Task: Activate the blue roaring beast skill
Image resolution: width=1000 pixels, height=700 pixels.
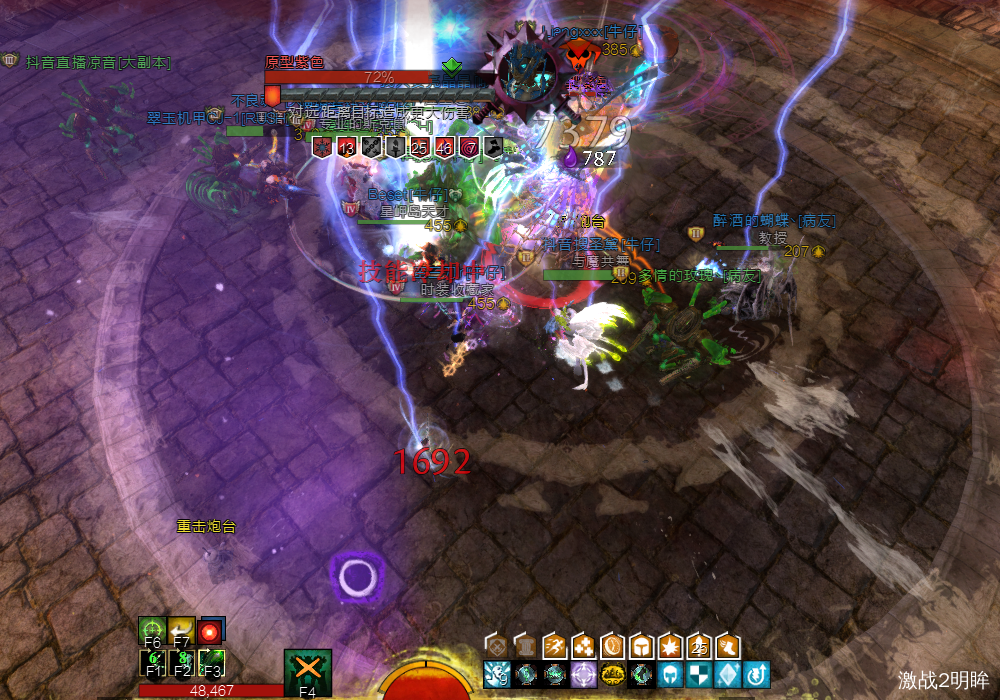Action: click(x=497, y=675)
